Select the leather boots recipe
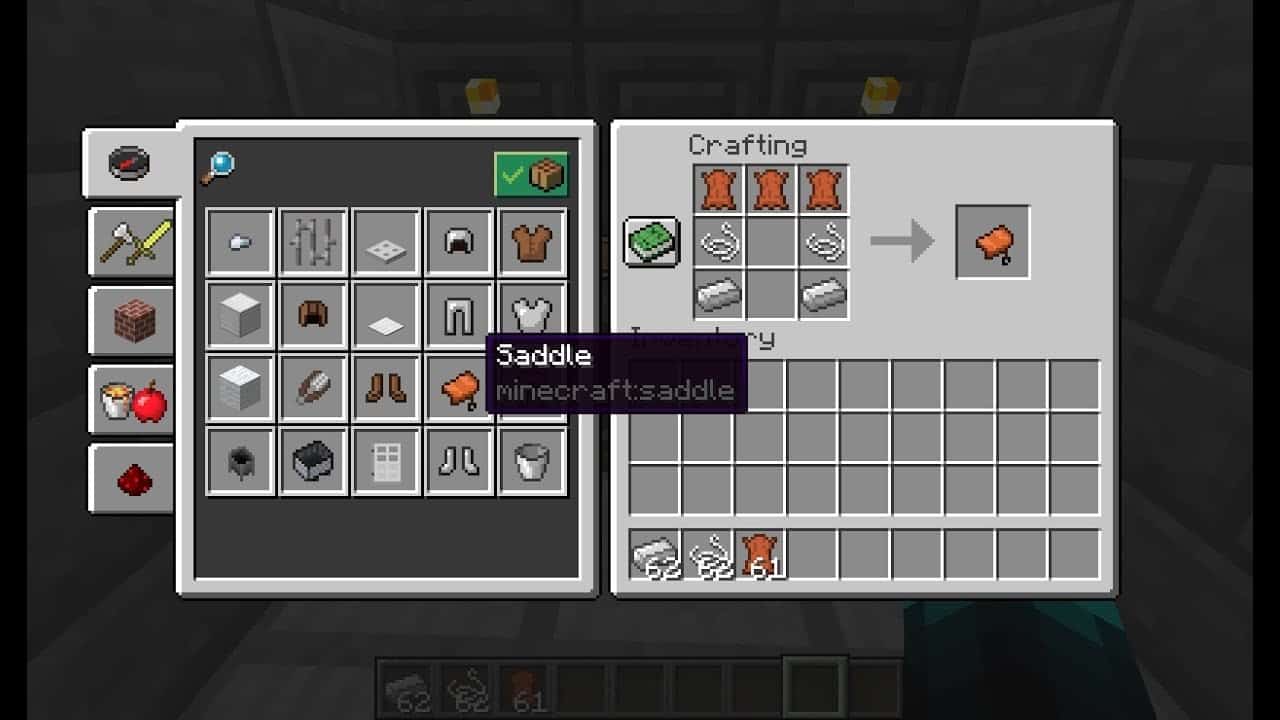Viewport: 1280px width, 720px height. [x=385, y=387]
